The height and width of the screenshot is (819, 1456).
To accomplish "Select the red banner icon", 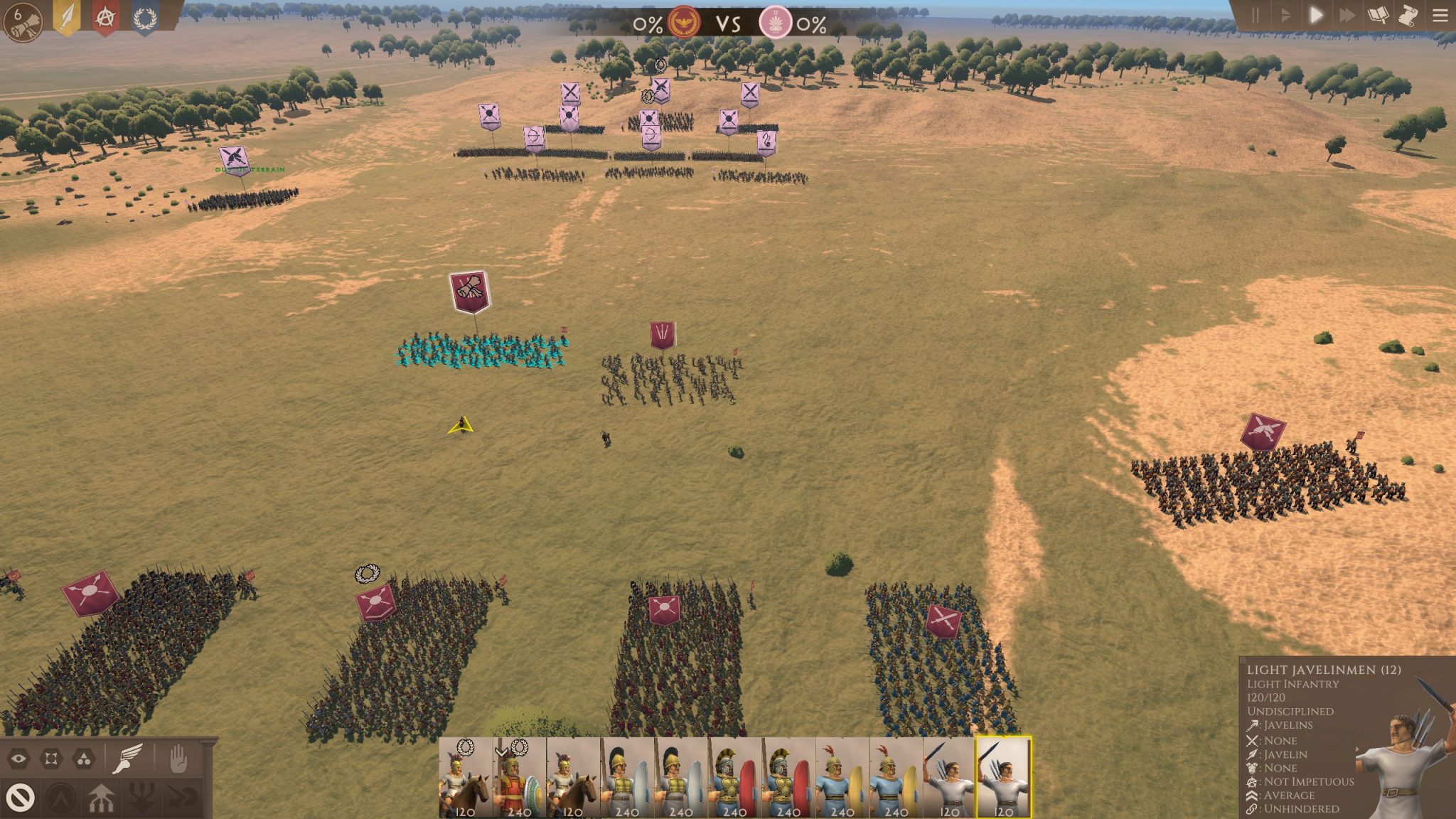I will (x=105, y=18).
